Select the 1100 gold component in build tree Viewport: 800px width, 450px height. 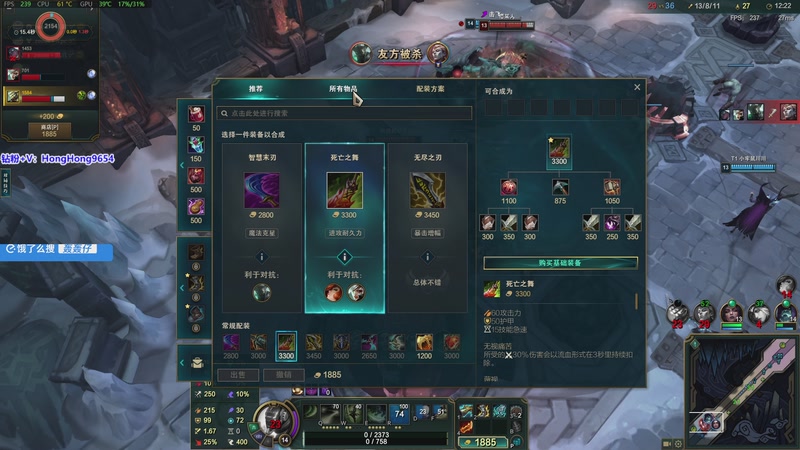508,187
